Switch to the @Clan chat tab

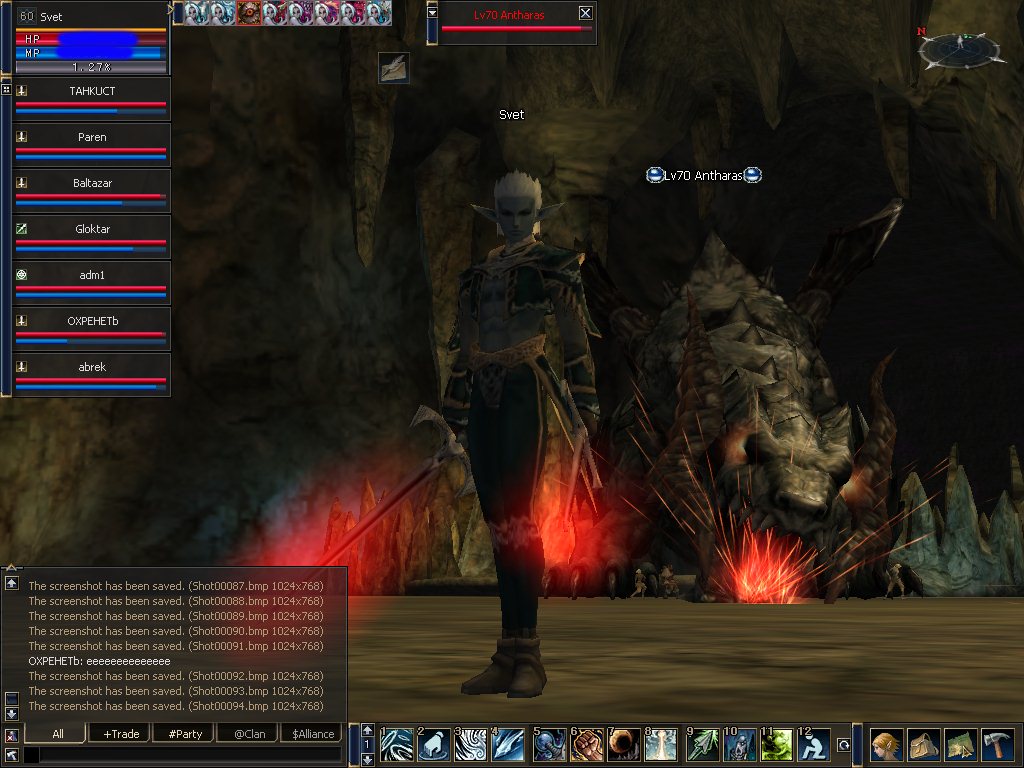click(249, 734)
